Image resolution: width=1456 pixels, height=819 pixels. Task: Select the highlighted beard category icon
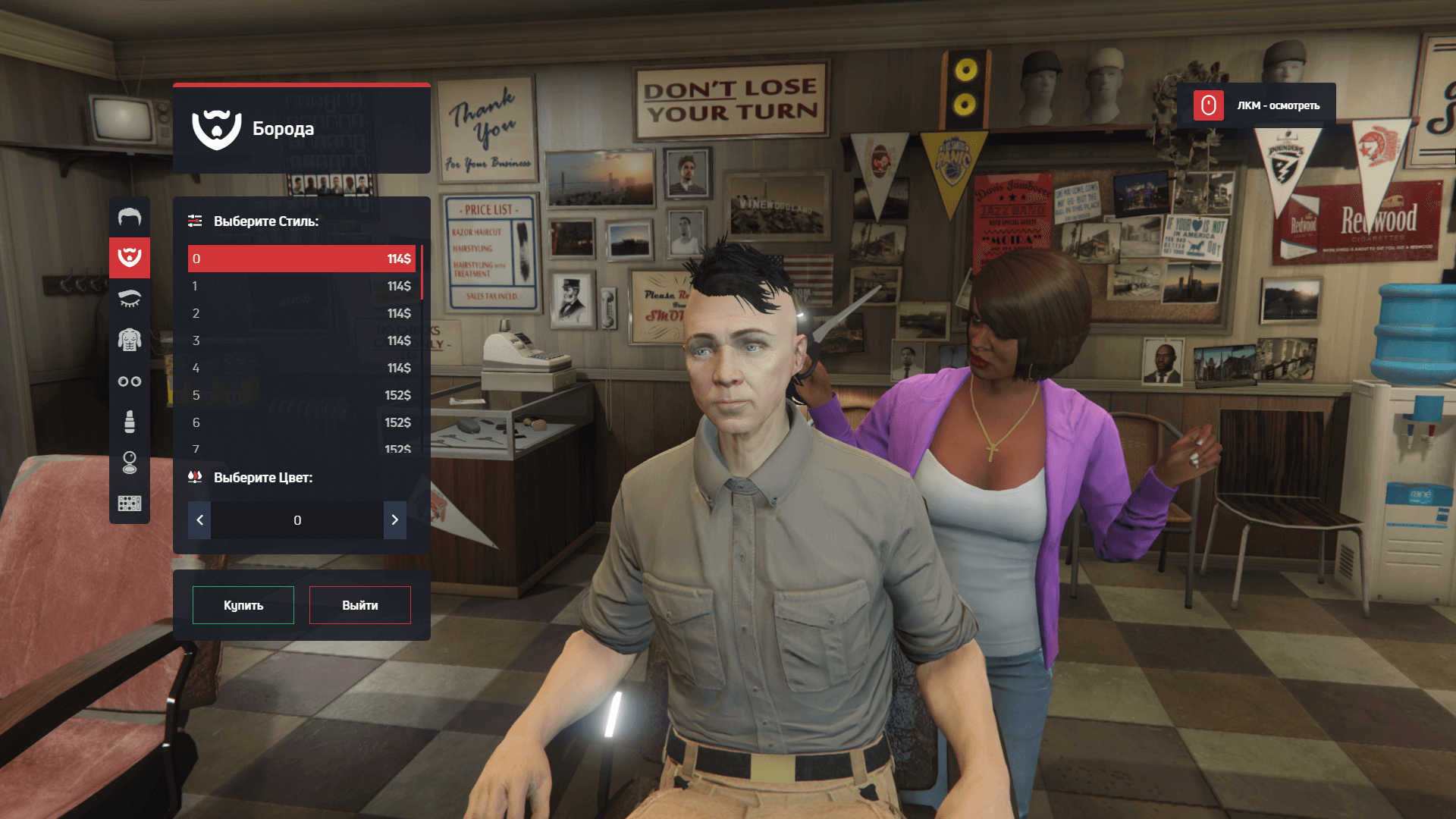tap(130, 258)
